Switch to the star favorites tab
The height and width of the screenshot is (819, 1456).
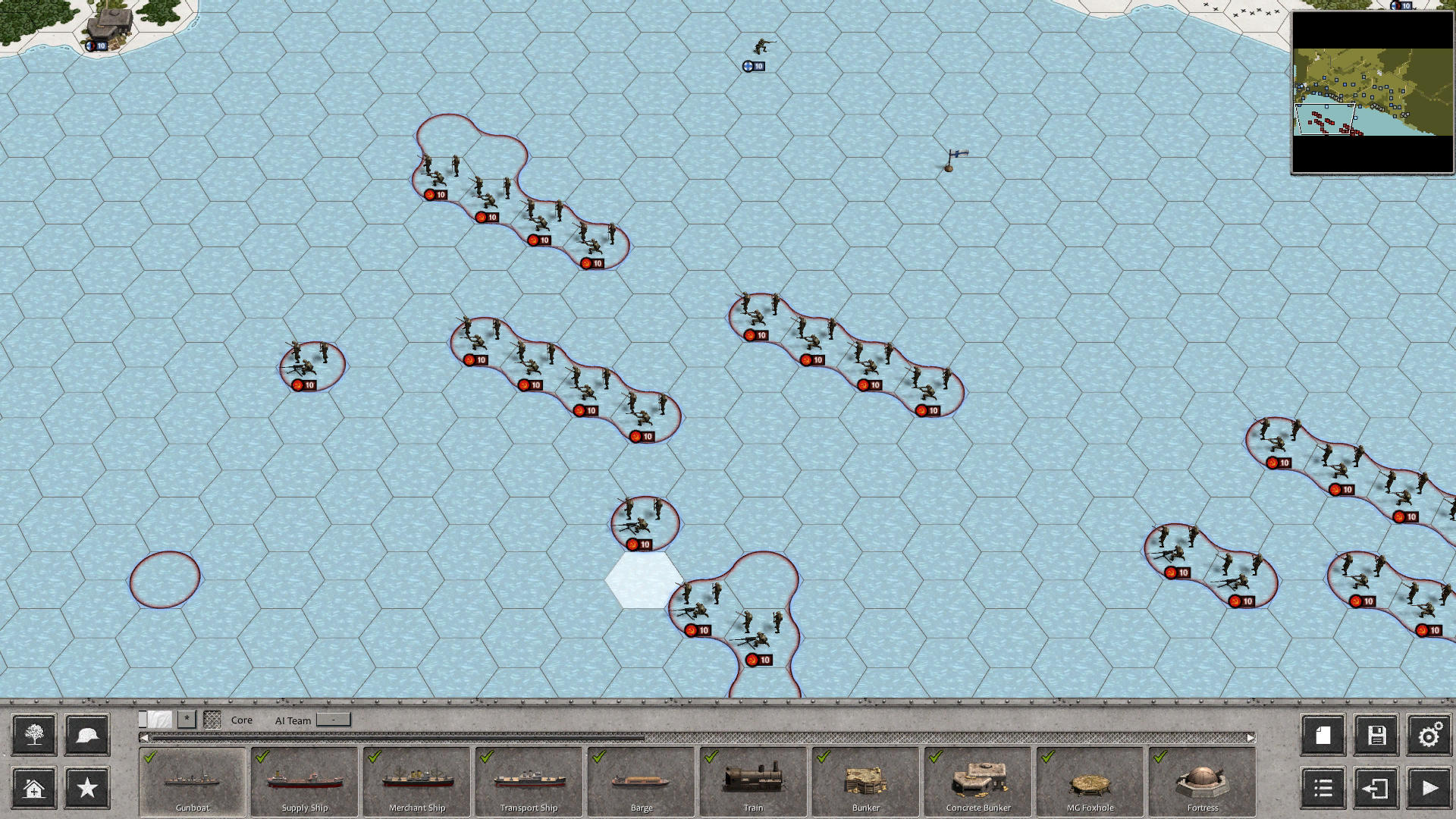[x=87, y=789]
